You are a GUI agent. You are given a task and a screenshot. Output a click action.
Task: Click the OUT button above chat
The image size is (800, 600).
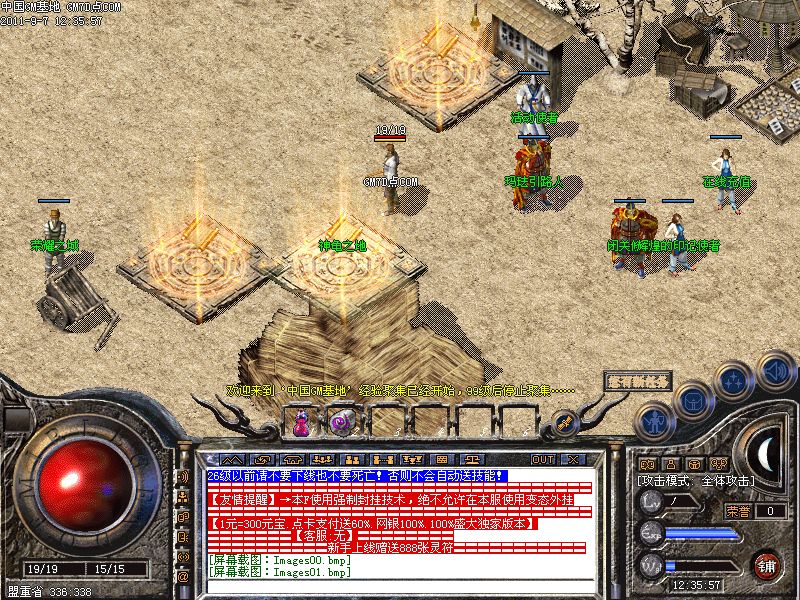pyautogui.click(x=543, y=459)
